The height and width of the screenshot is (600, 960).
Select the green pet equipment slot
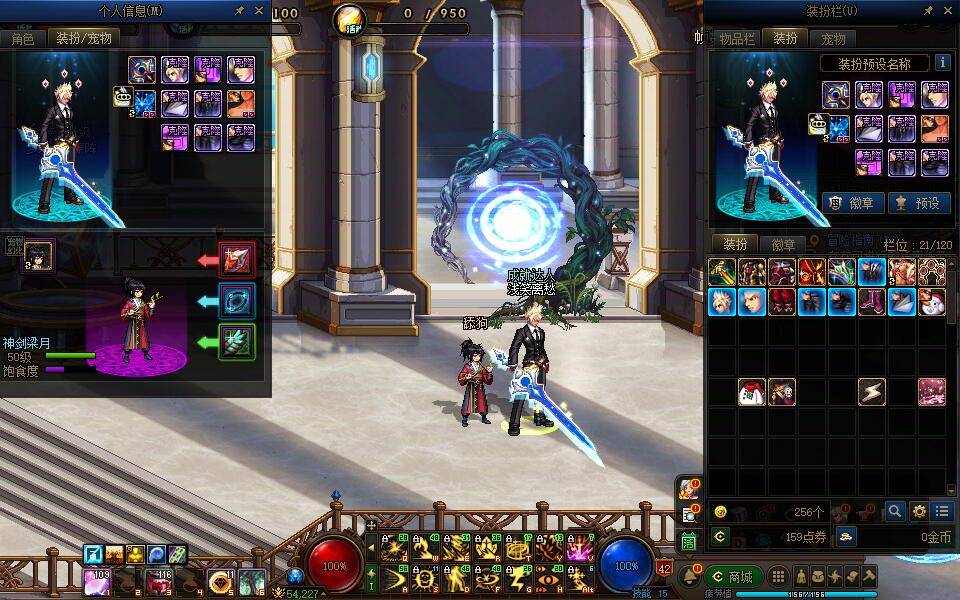tap(237, 342)
